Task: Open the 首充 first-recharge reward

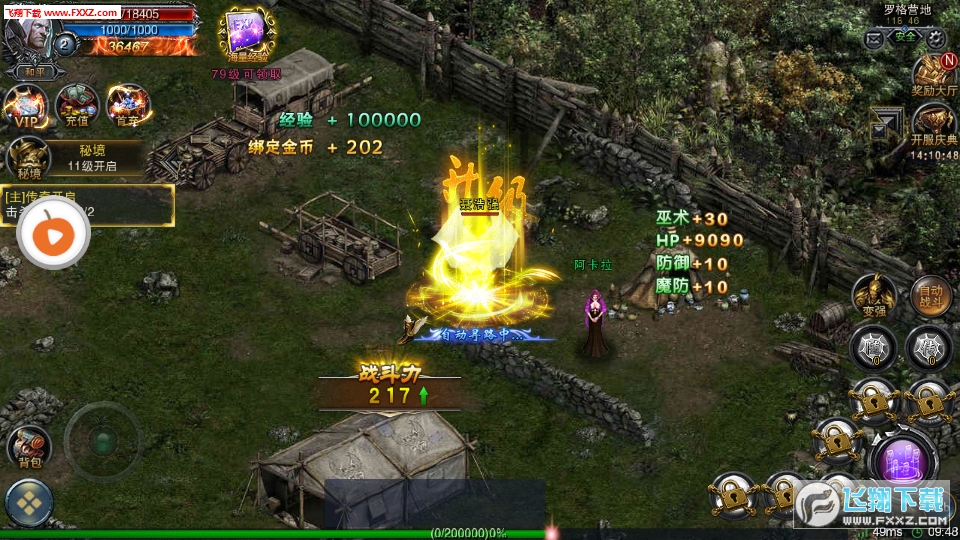Action: [x=127, y=105]
